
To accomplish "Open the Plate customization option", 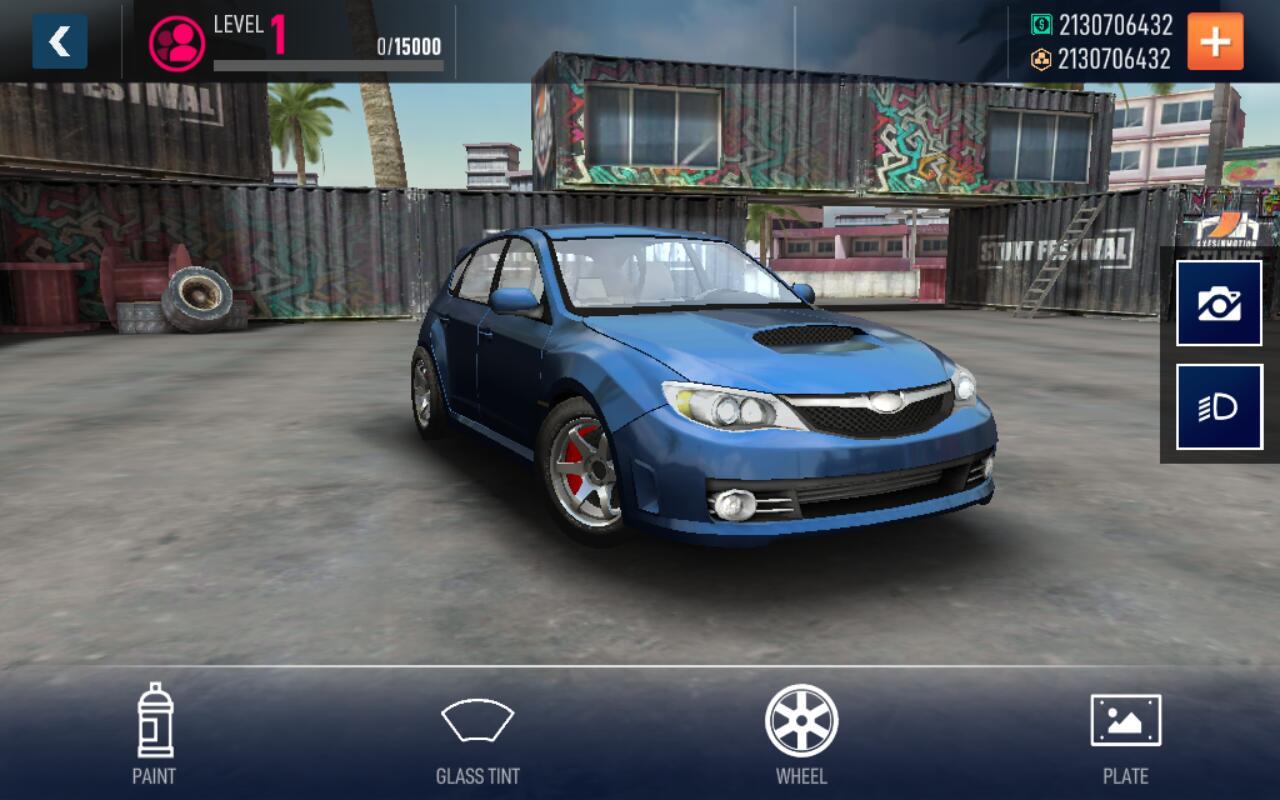I will 1125,733.
